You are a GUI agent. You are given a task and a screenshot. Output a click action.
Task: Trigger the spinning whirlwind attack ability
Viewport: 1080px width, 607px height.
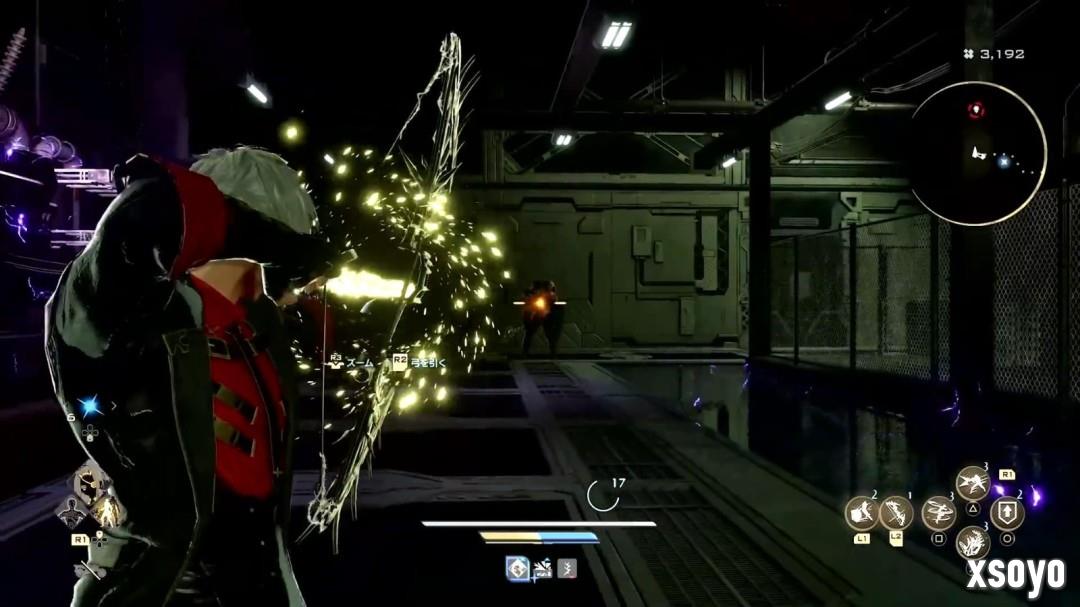tap(938, 512)
